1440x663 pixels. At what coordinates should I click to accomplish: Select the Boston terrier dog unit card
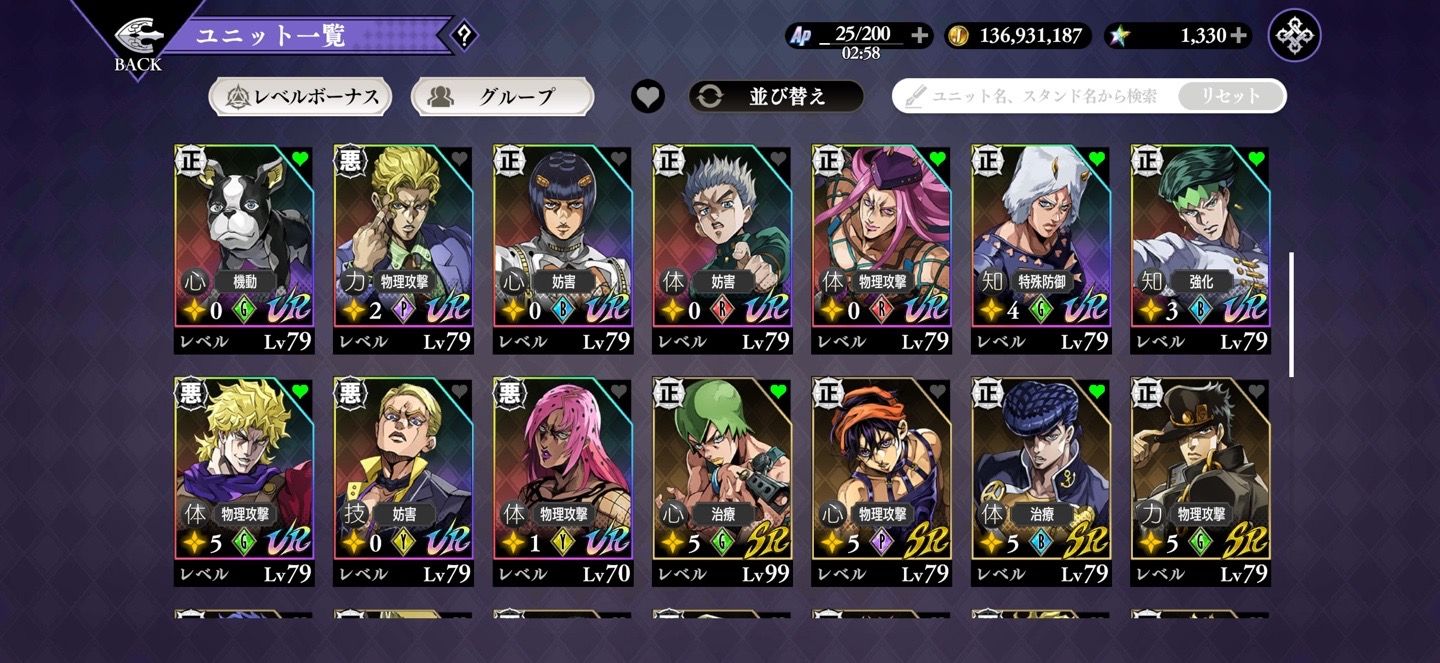pos(244,249)
